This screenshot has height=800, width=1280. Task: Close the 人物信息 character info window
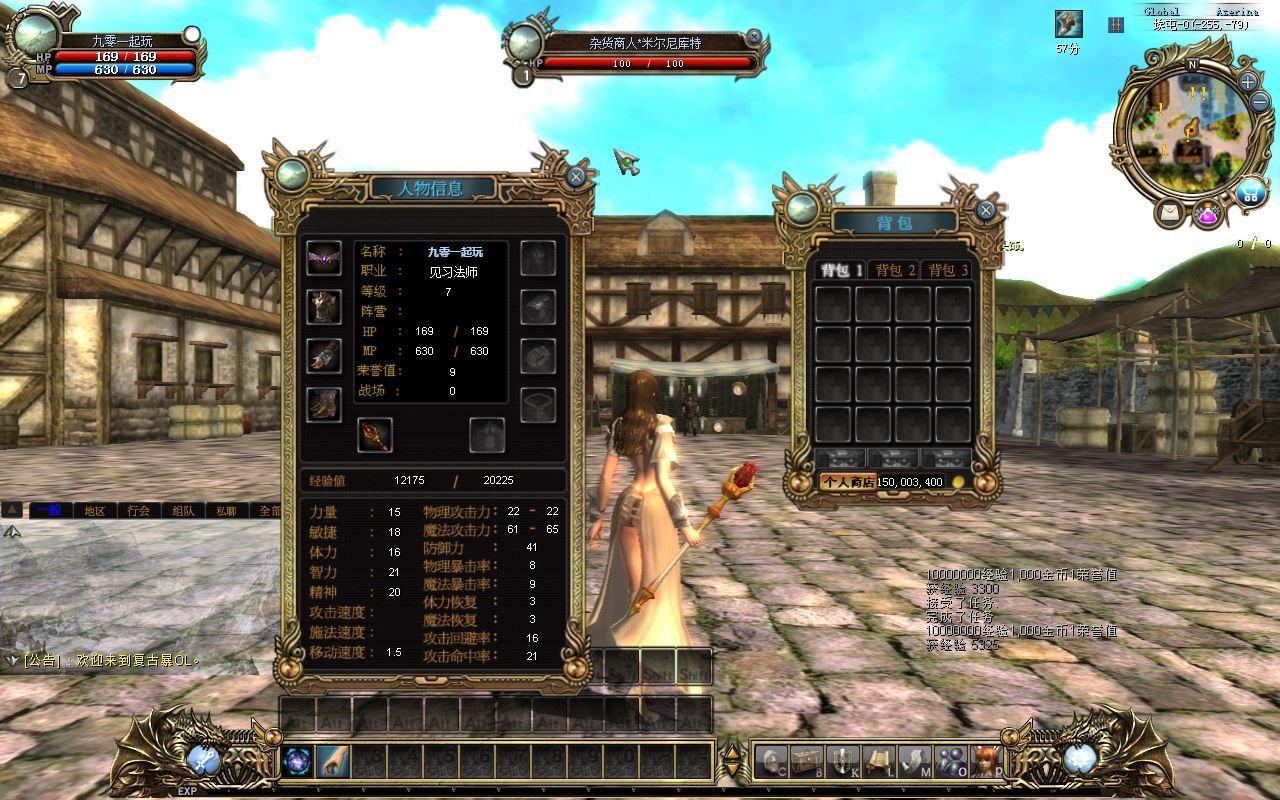coord(576,177)
